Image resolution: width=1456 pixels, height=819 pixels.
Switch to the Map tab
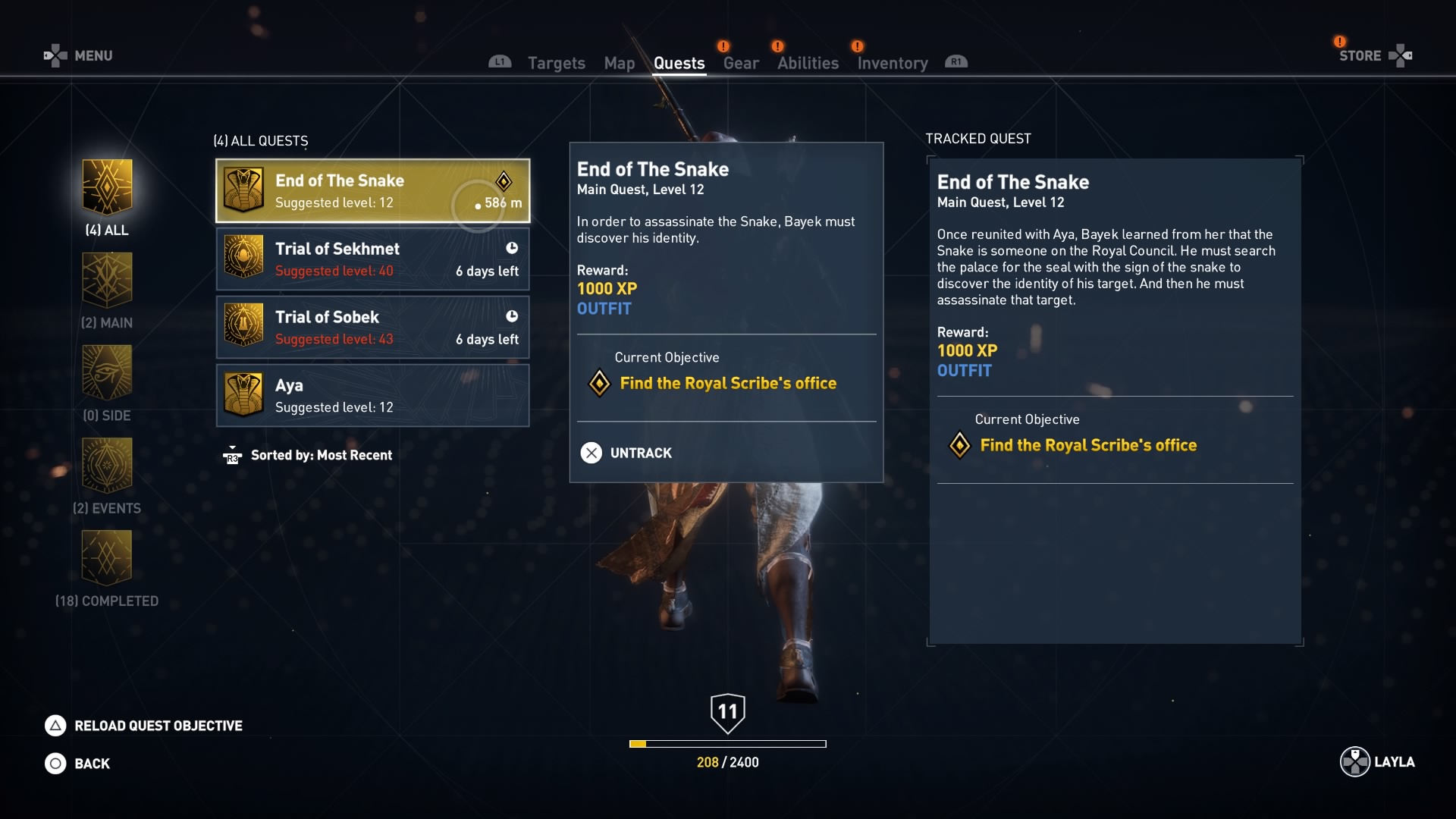(x=619, y=63)
